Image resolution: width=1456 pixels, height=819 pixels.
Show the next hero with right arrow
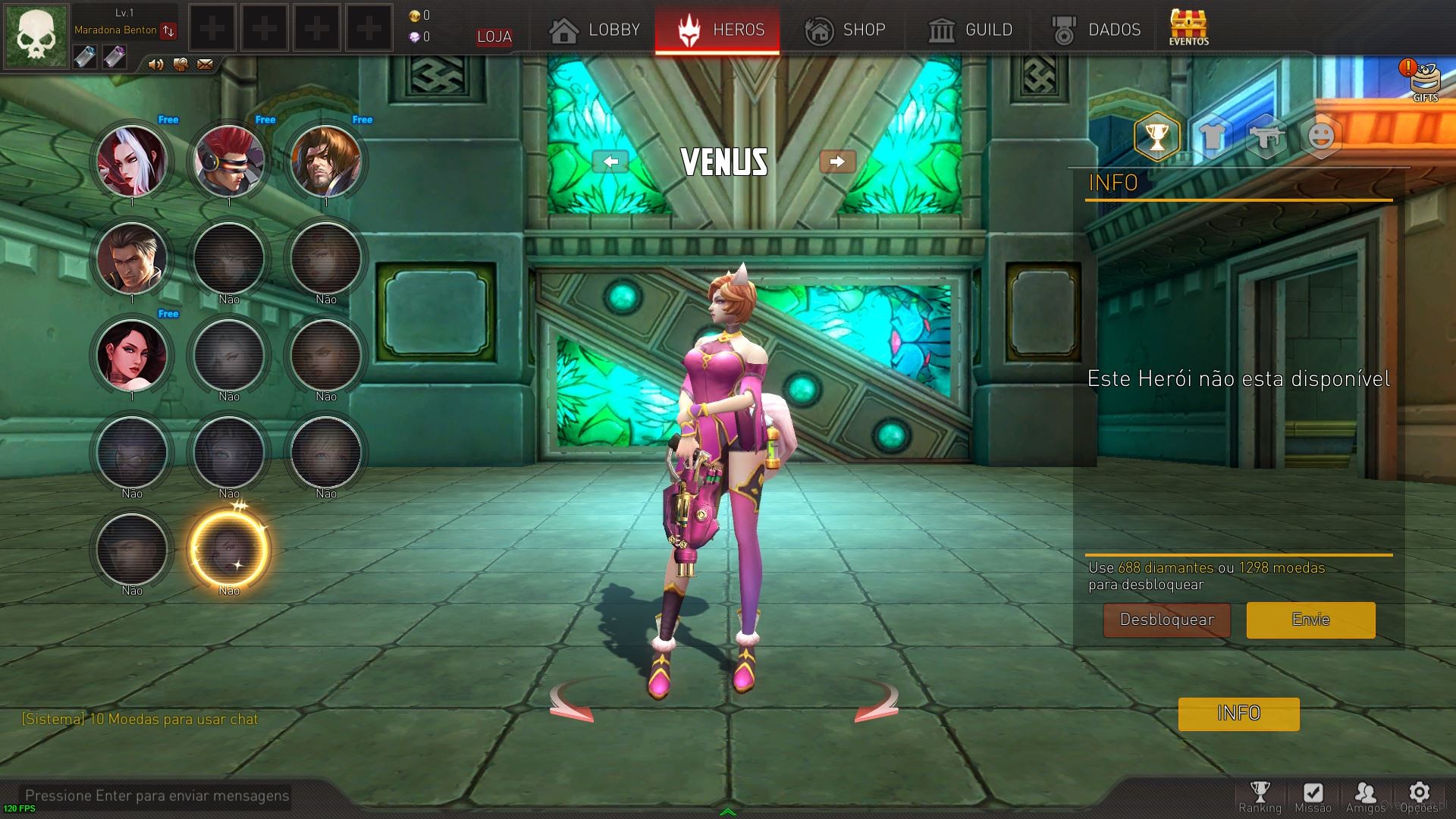[x=837, y=162]
